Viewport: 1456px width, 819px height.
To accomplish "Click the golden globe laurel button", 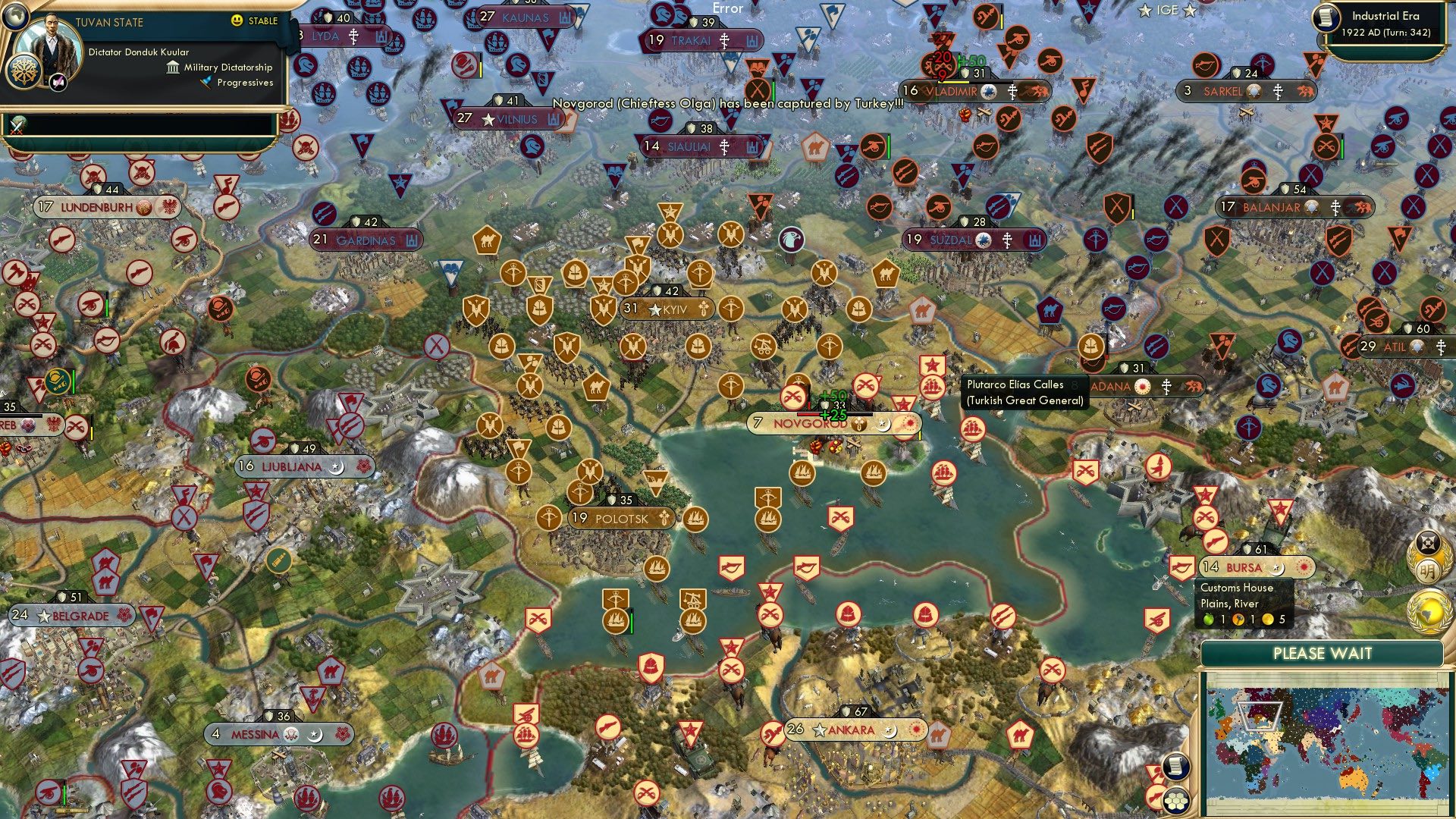I will click(x=1426, y=612).
